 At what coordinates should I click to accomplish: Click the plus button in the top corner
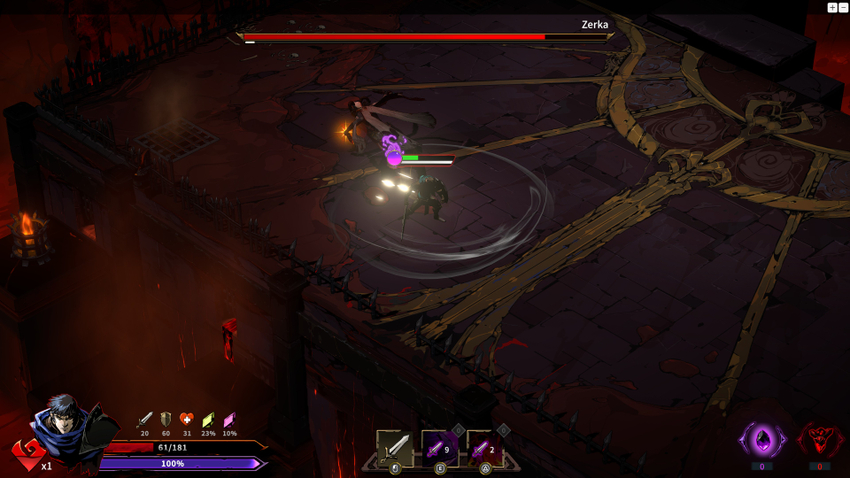(832, 7)
